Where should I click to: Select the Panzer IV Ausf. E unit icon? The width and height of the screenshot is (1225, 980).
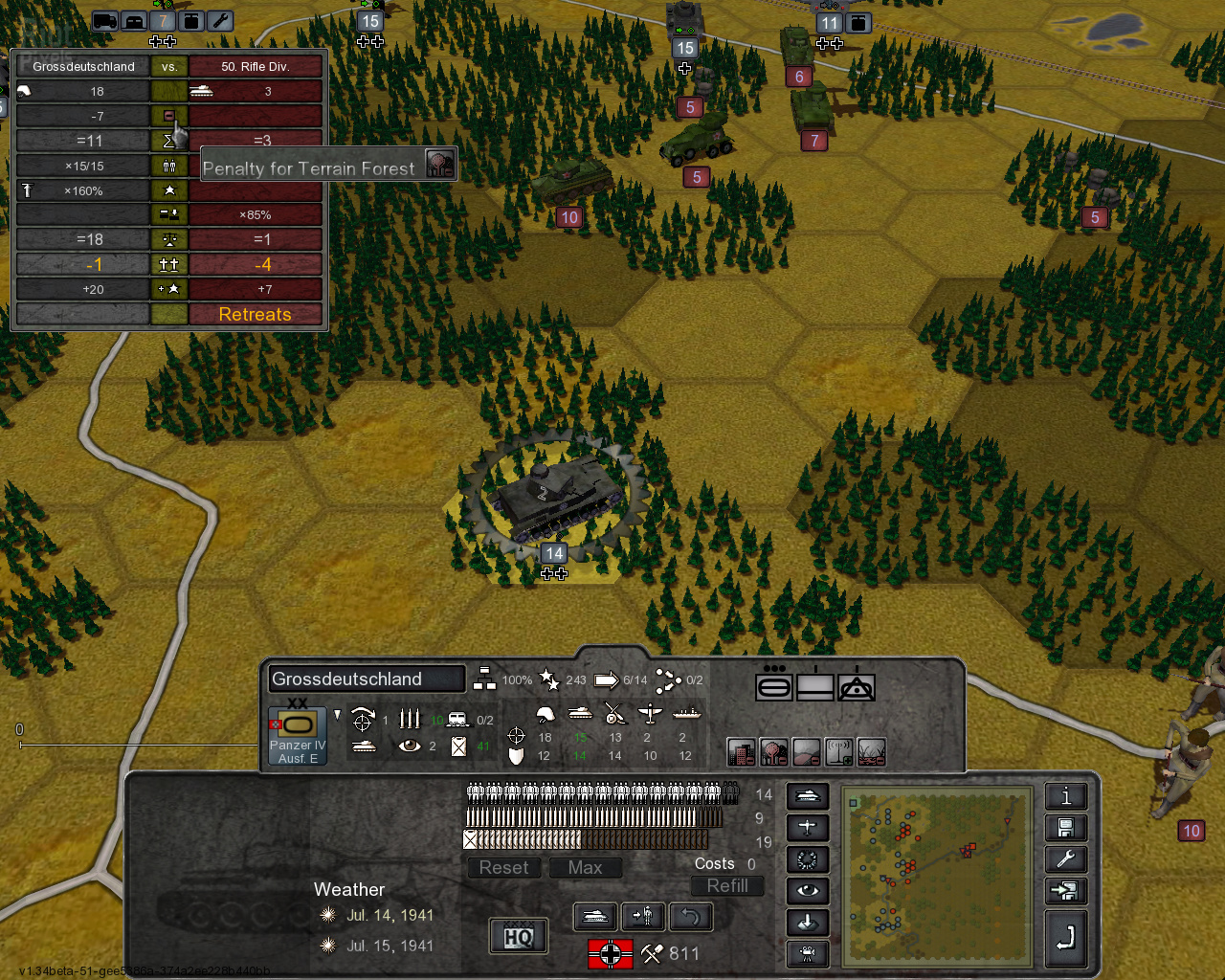pos(298,735)
